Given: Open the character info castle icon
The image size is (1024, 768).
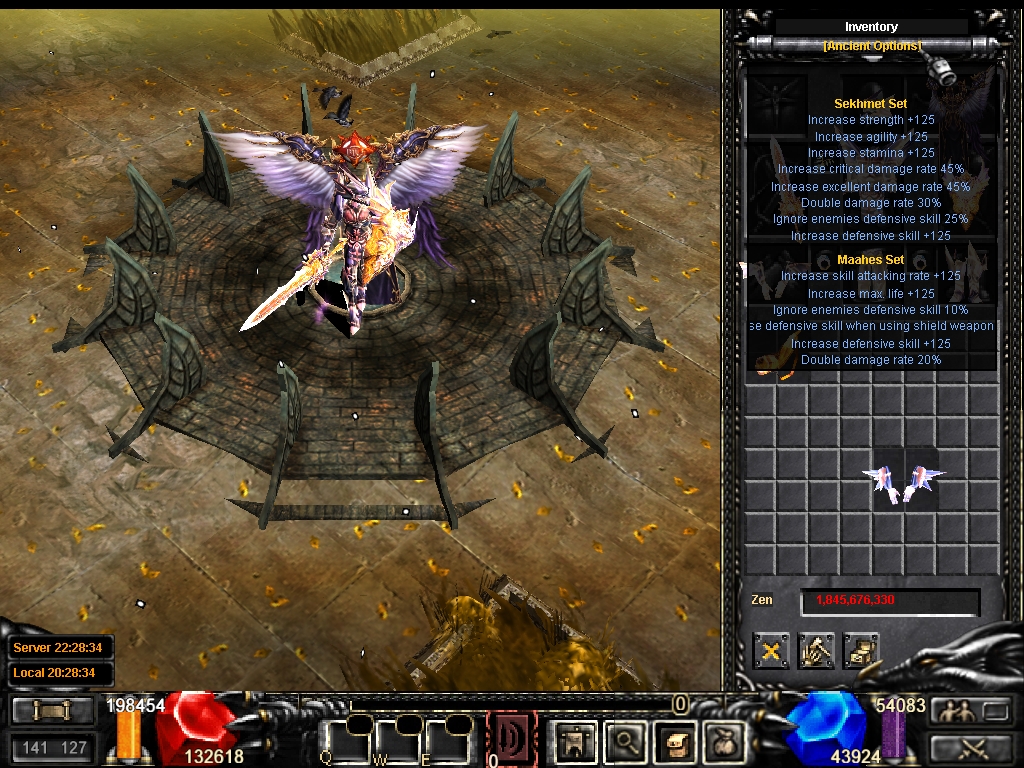Looking at the screenshot, I should (577, 742).
